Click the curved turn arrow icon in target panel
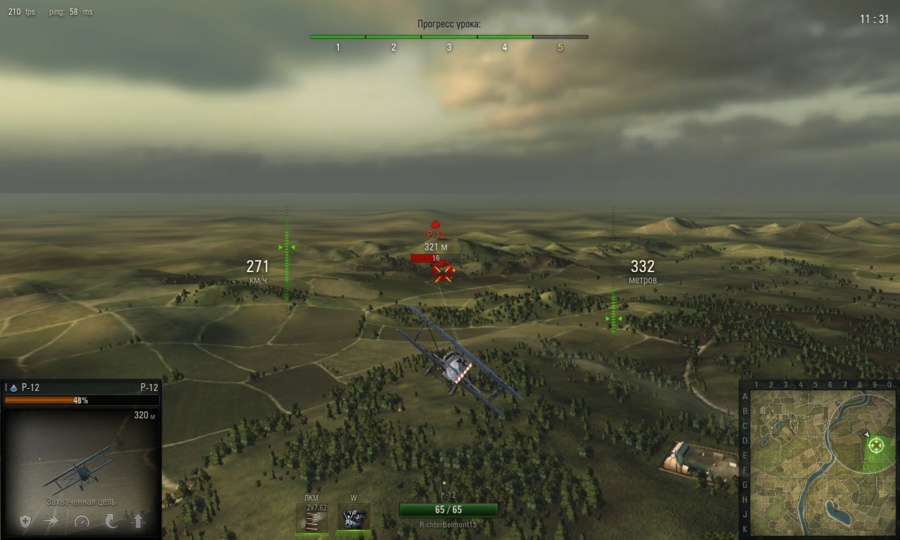This screenshot has width=900, height=540. click(110, 521)
